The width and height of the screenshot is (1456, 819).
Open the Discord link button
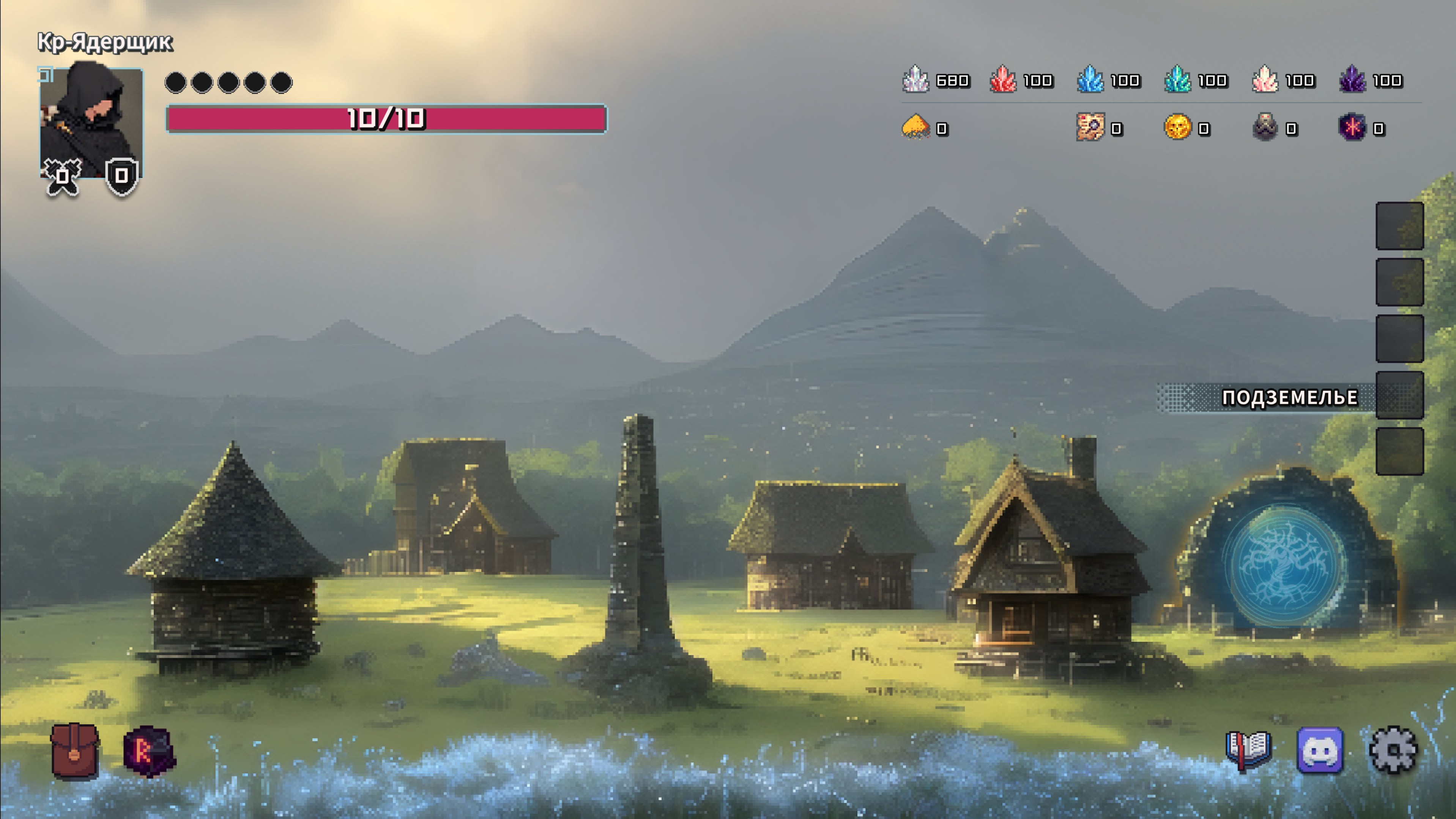(1320, 751)
